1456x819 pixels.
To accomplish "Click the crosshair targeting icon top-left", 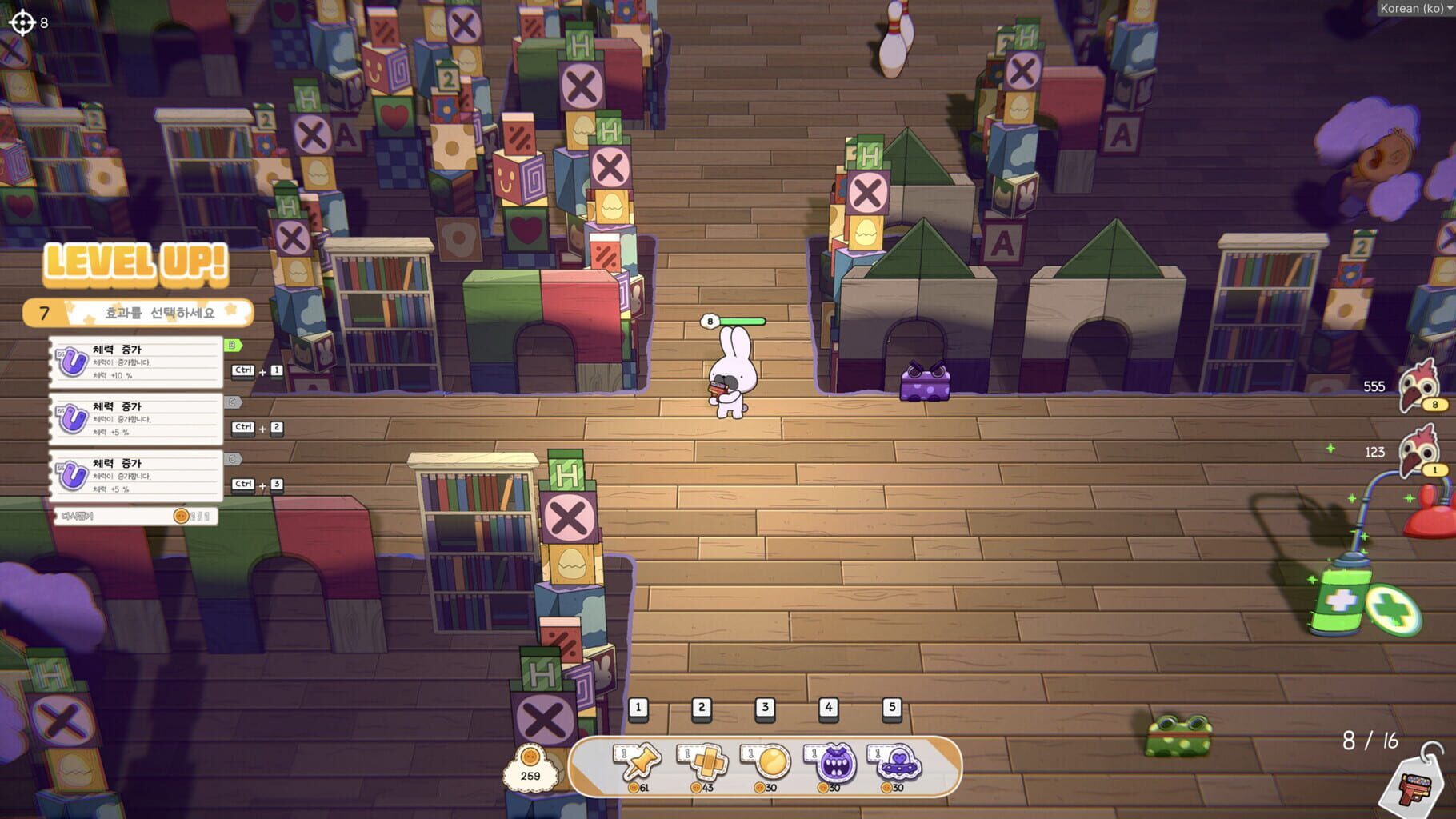I will click(x=22, y=22).
